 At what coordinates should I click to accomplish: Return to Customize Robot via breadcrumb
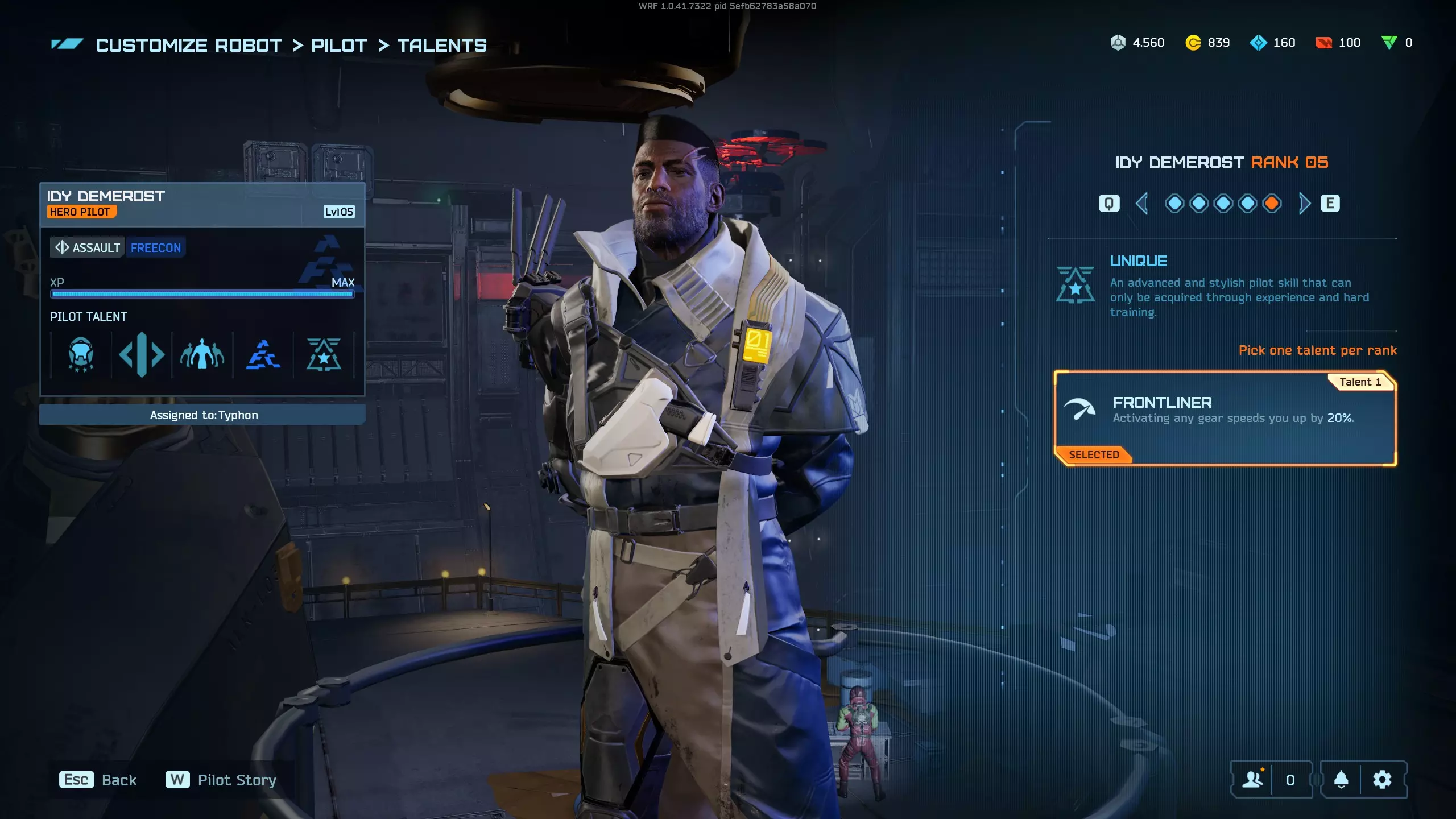[189, 45]
